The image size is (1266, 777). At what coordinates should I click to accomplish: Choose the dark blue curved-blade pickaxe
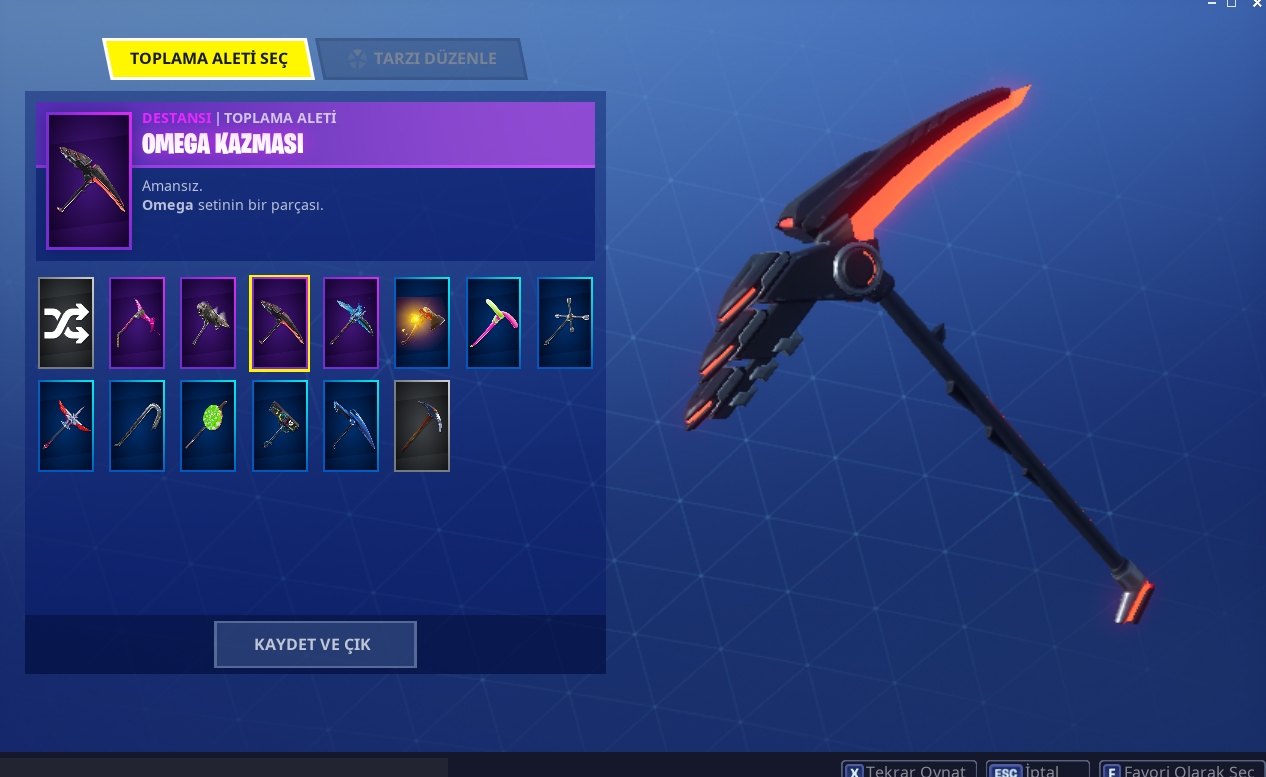coord(351,426)
